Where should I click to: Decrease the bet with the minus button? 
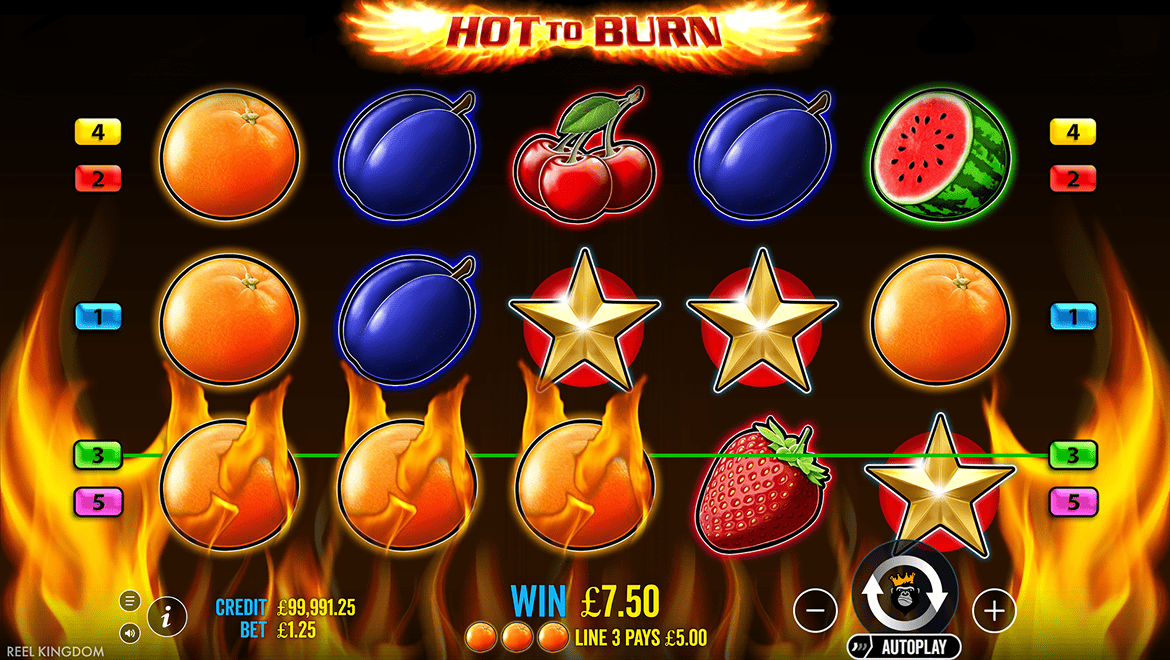[816, 609]
